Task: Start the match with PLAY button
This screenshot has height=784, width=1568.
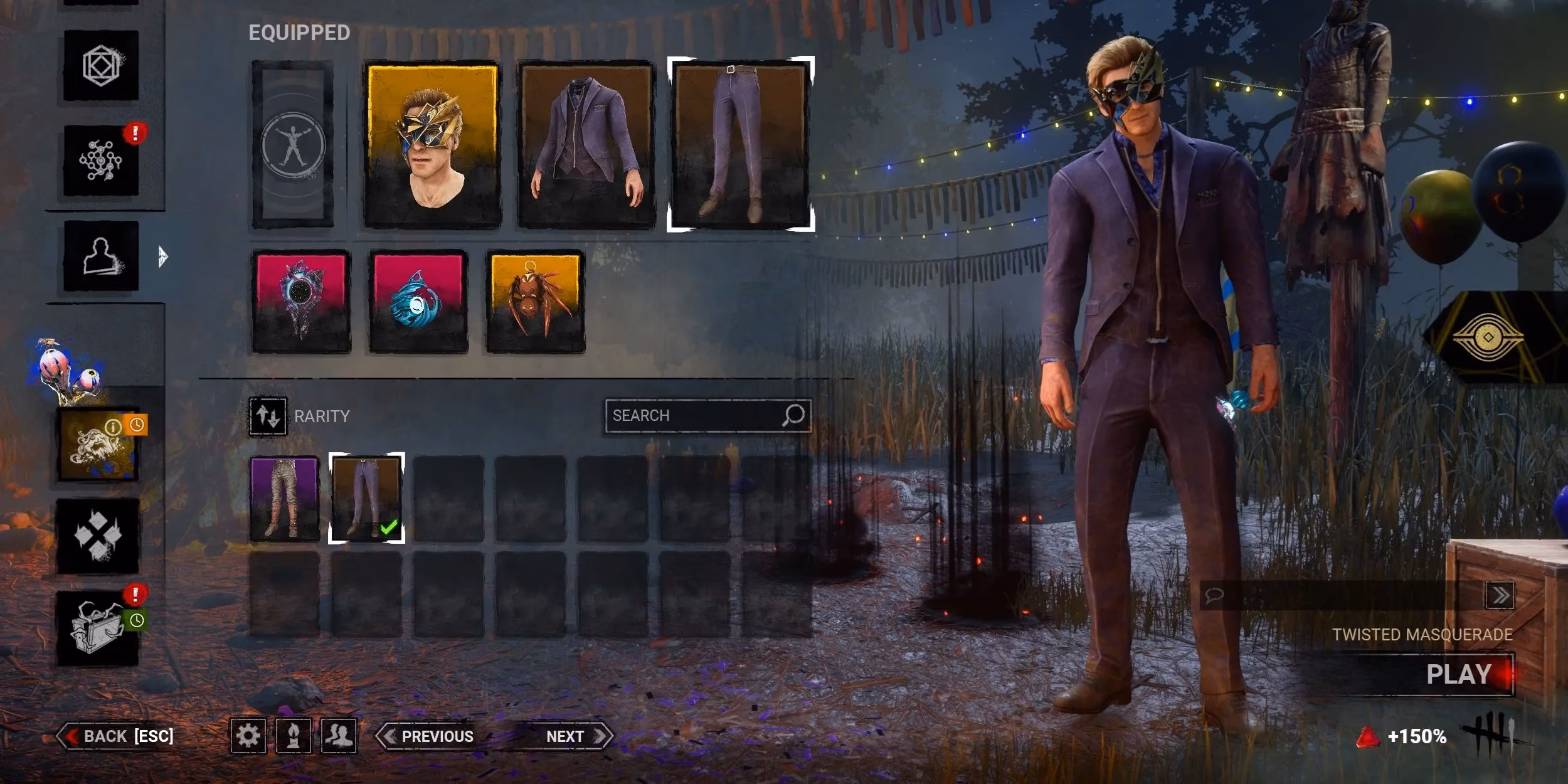Action: (1458, 675)
